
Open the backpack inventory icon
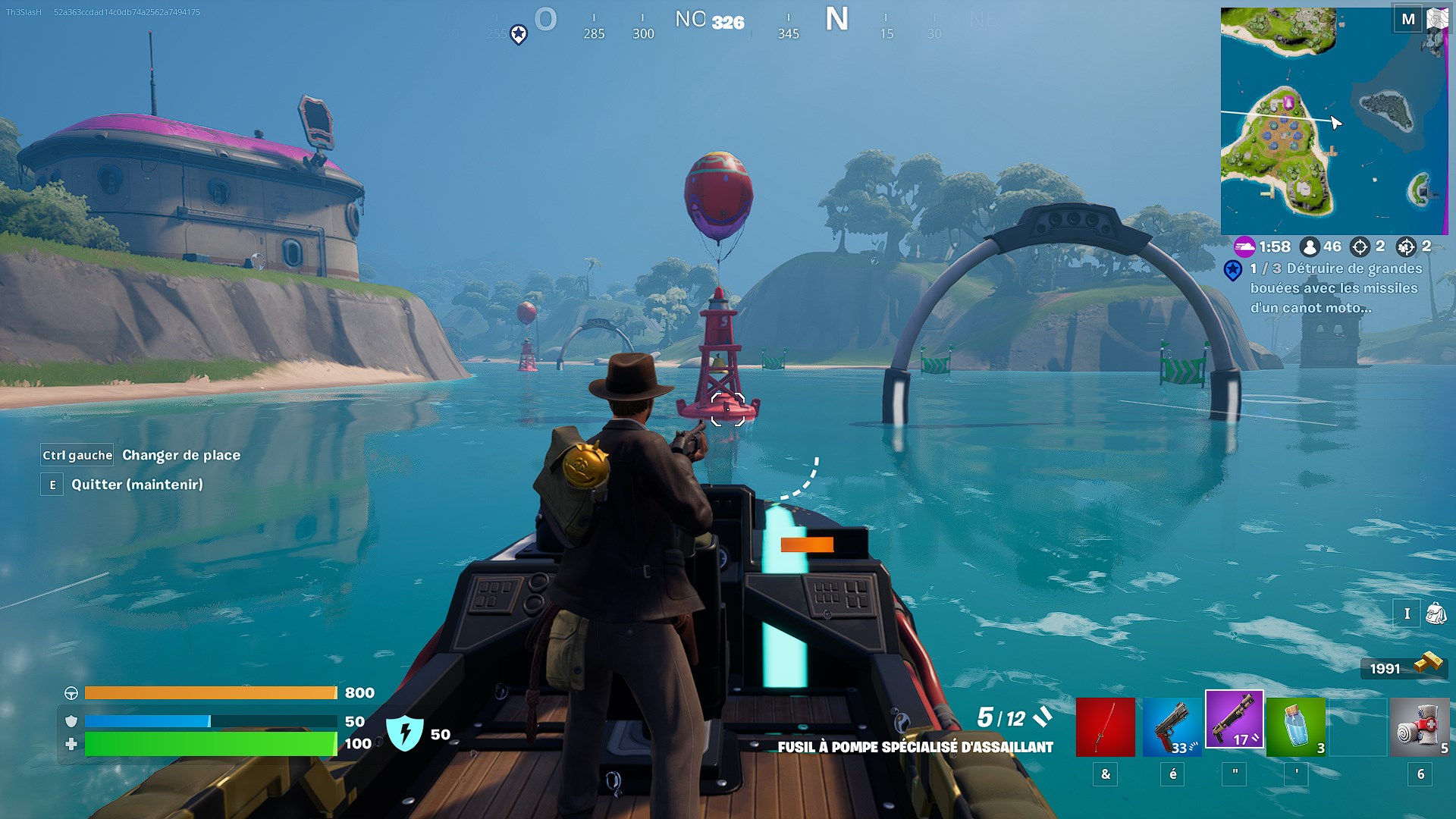pyautogui.click(x=1435, y=613)
